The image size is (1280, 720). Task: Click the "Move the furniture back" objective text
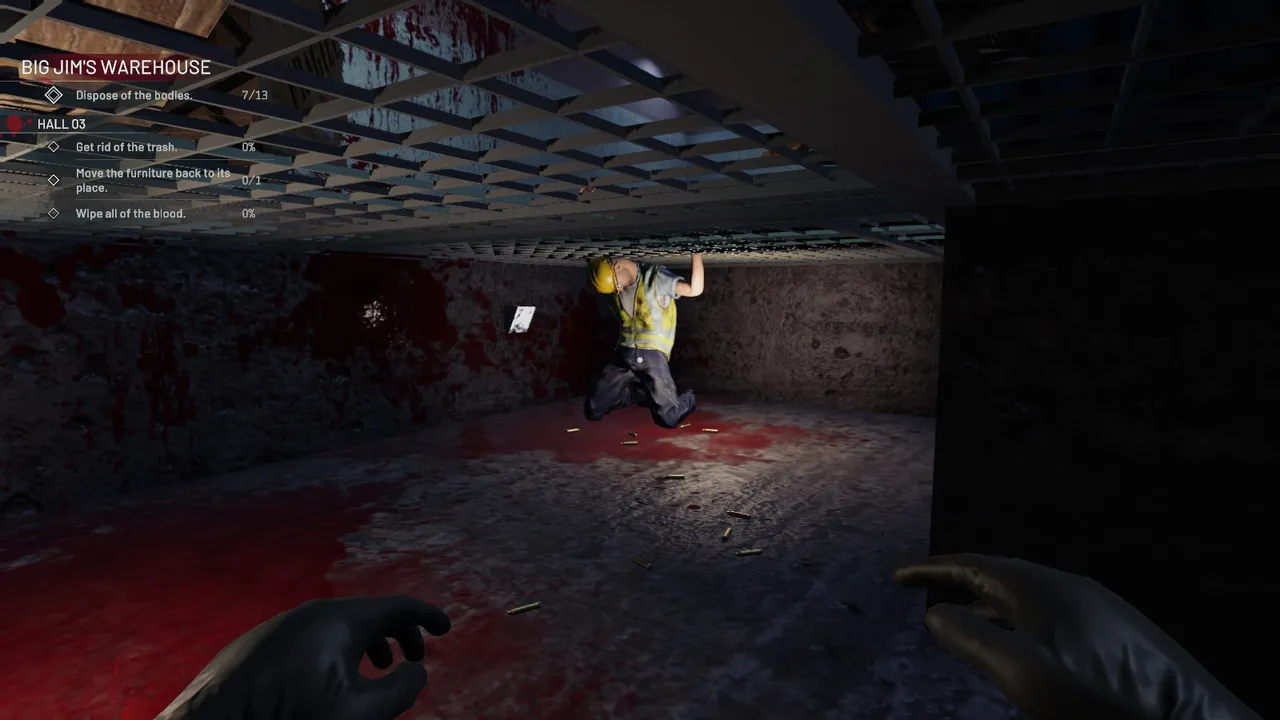pos(152,180)
